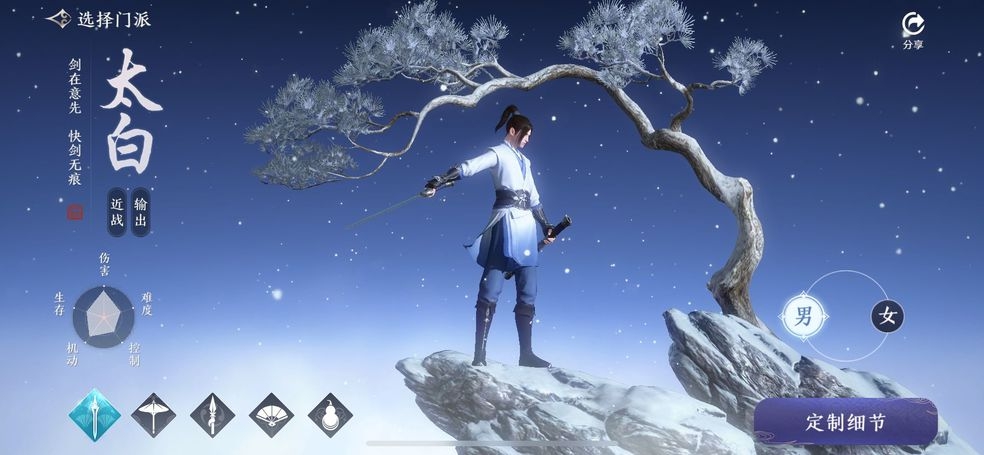Choose the gourd sect icon
The width and height of the screenshot is (984, 455).
click(330, 415)
